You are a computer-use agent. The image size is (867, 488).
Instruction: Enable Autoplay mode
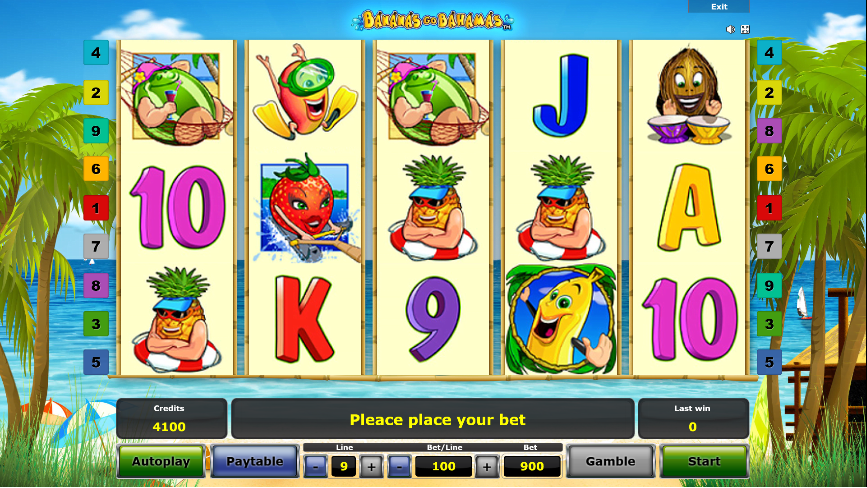(x=161, y=462)
